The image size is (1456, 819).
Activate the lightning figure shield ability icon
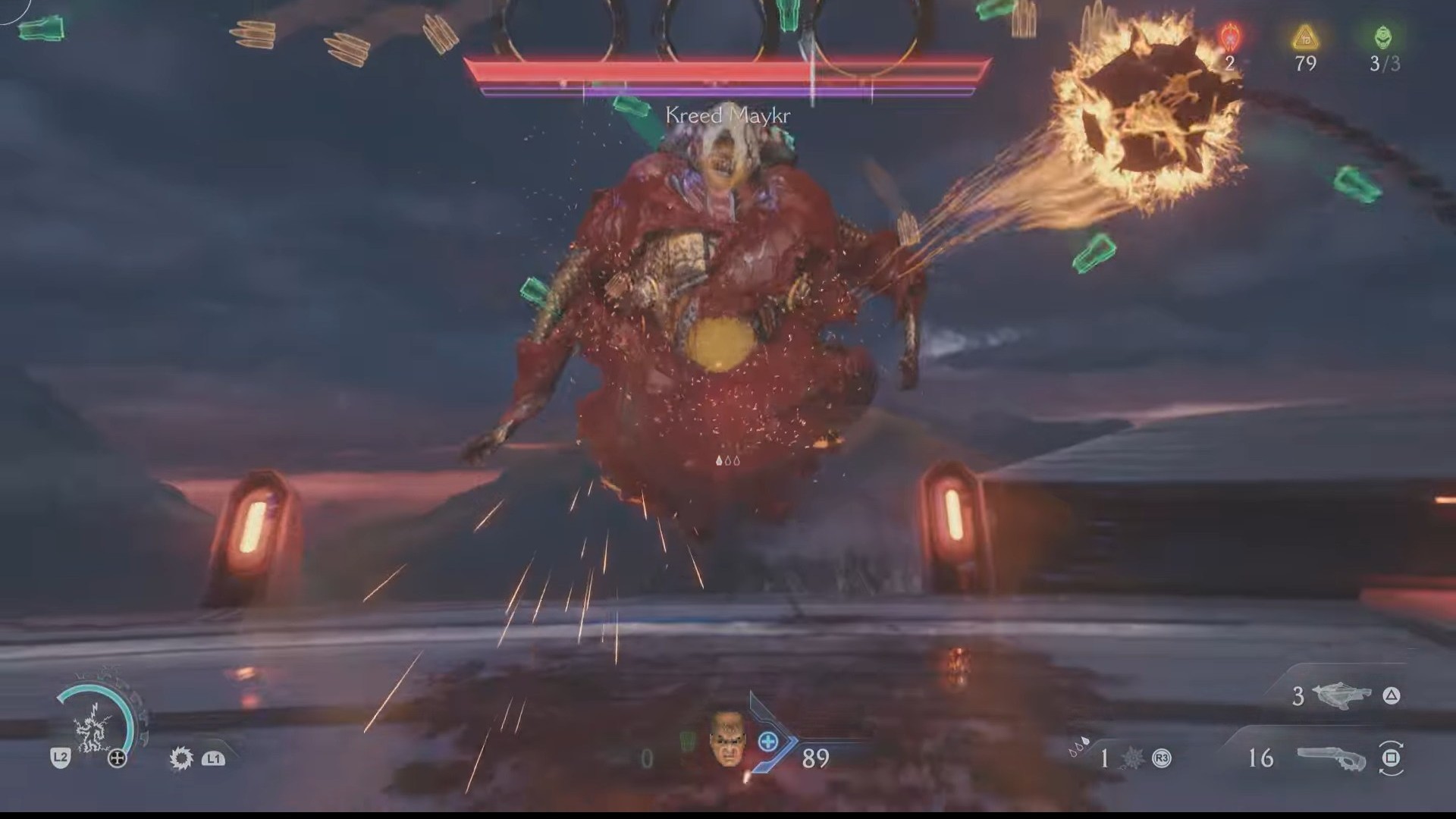94,725
